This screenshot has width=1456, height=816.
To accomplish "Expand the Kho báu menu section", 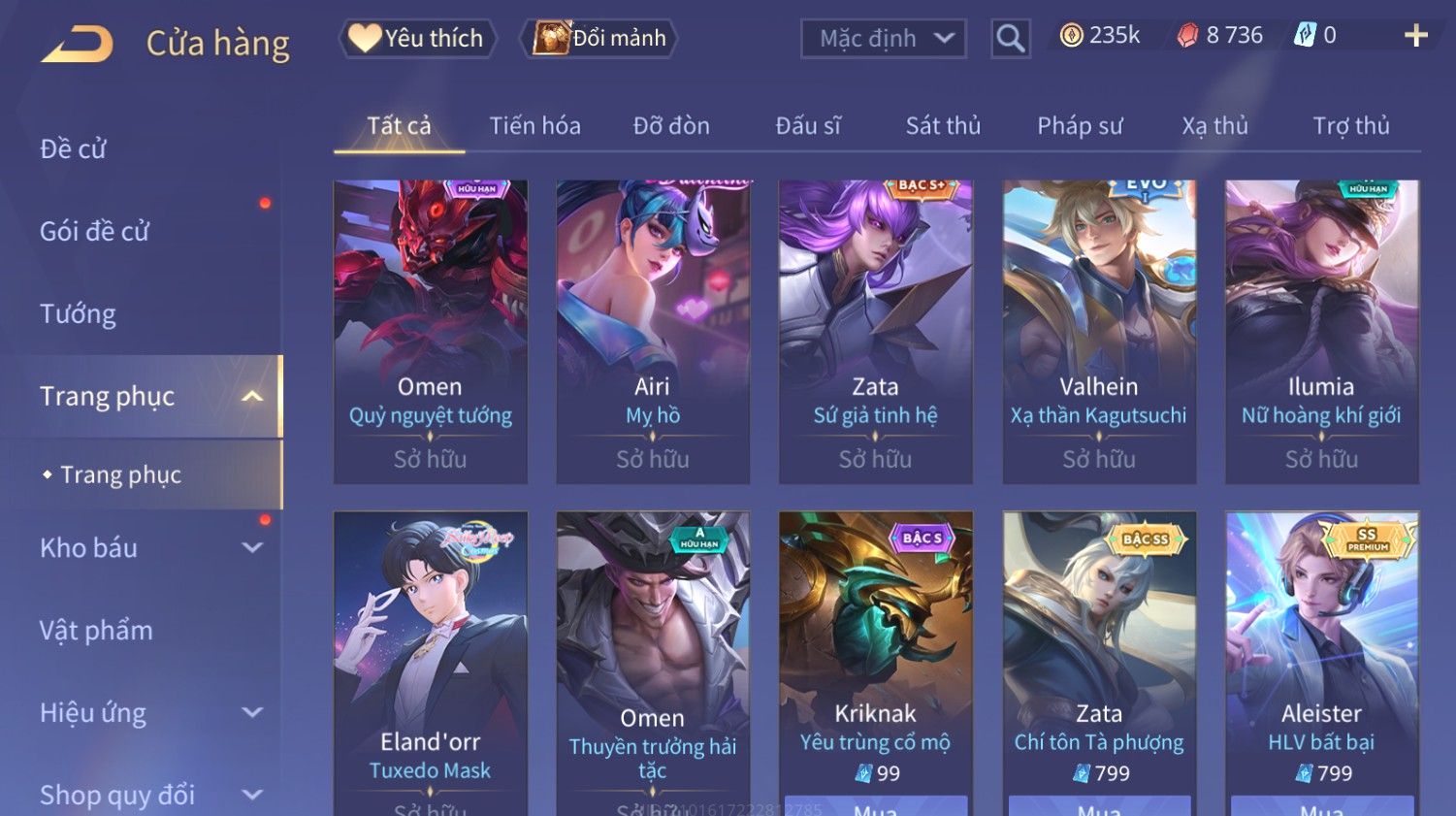I will point(146,547).
